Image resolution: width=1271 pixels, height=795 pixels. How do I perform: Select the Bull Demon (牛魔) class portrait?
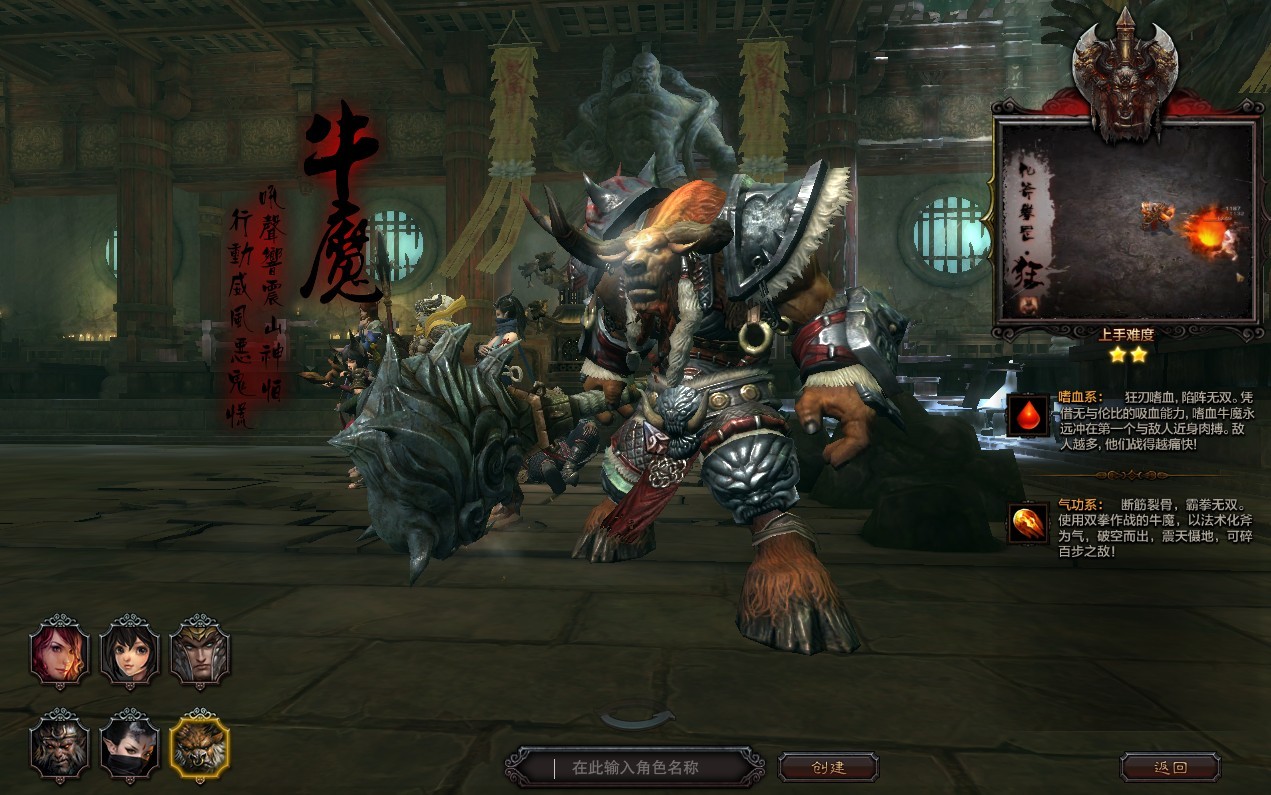[x=200, y=747]
